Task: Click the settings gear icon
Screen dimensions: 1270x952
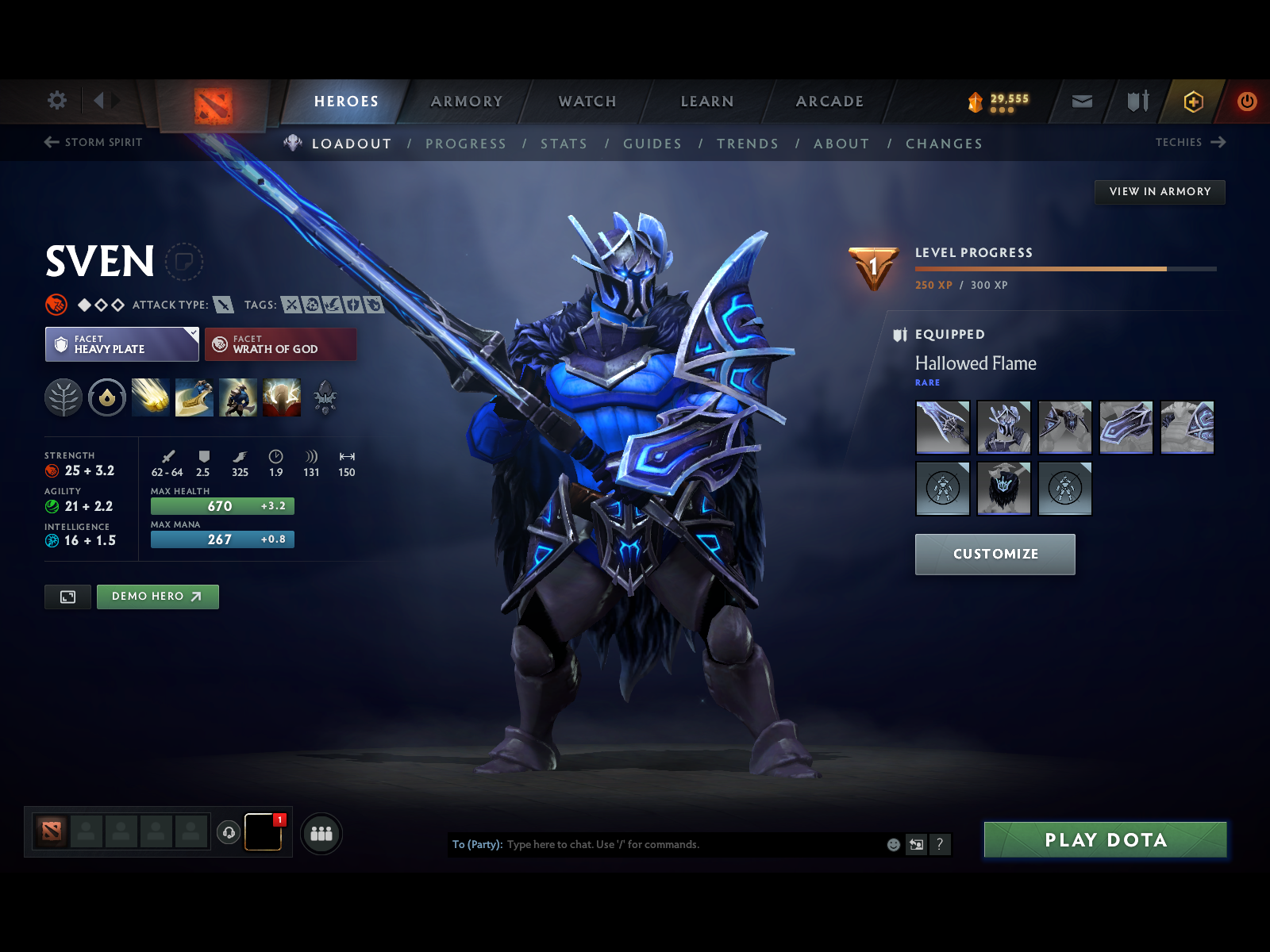Action: point(56,101)
